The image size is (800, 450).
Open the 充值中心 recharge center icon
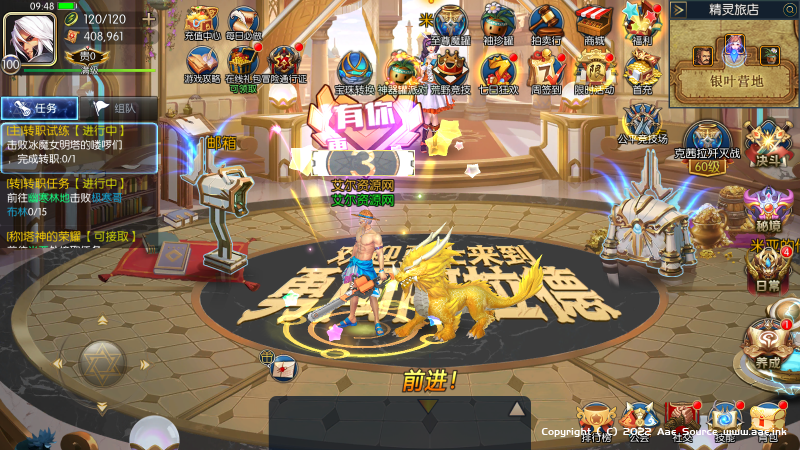click(x=201, y=22)
